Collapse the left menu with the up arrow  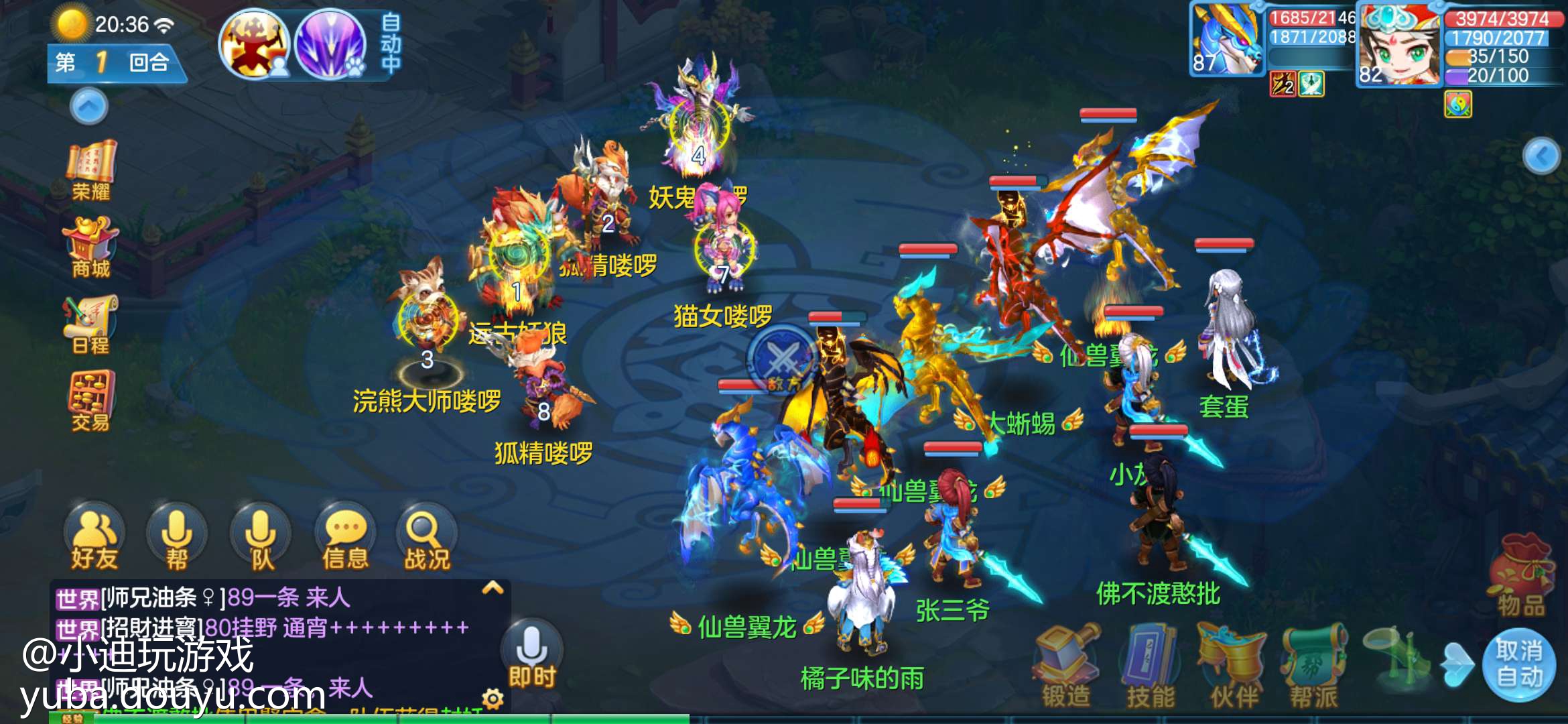click(89, 106)
